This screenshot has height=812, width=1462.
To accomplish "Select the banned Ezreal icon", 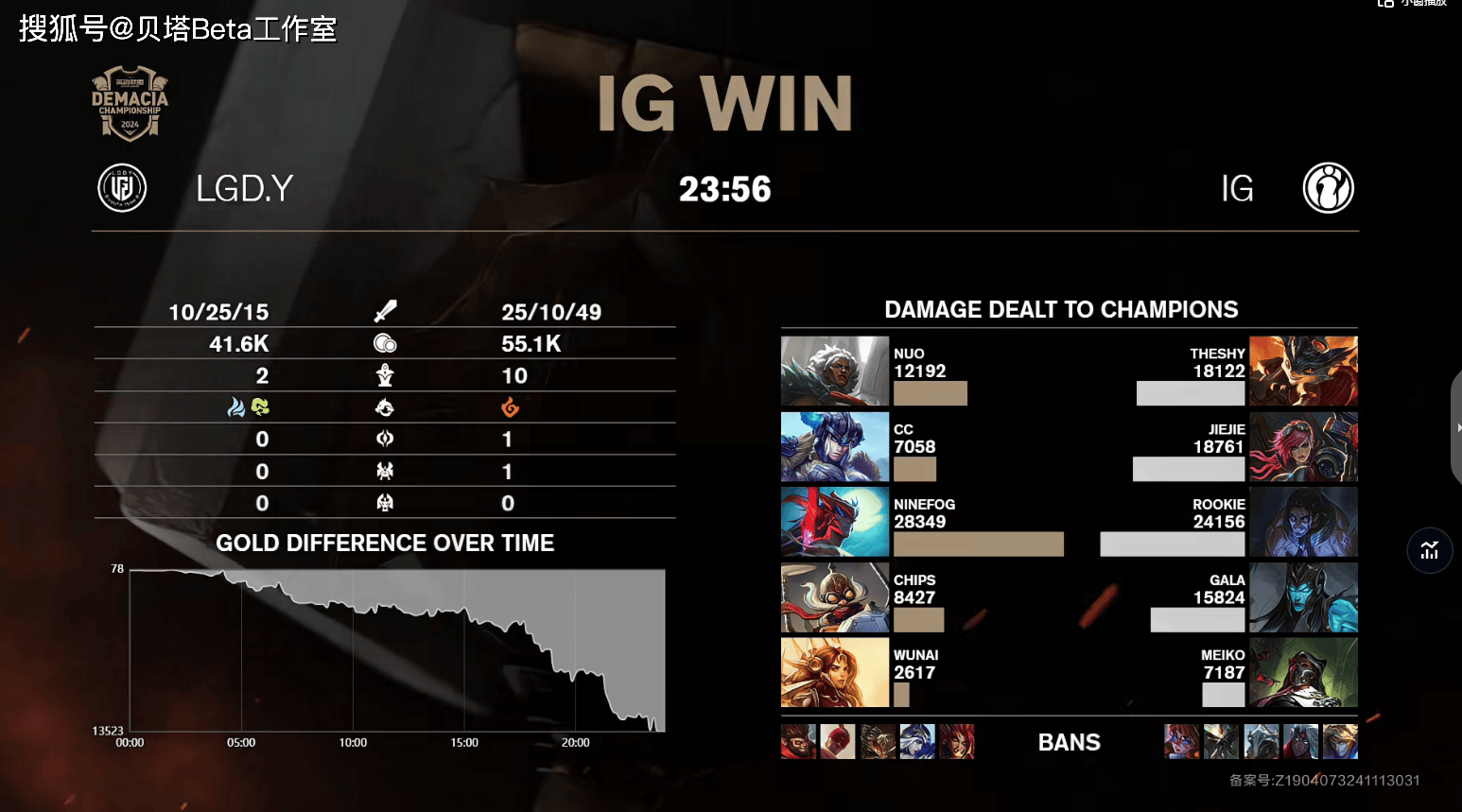I will [x=1340, y=742].
